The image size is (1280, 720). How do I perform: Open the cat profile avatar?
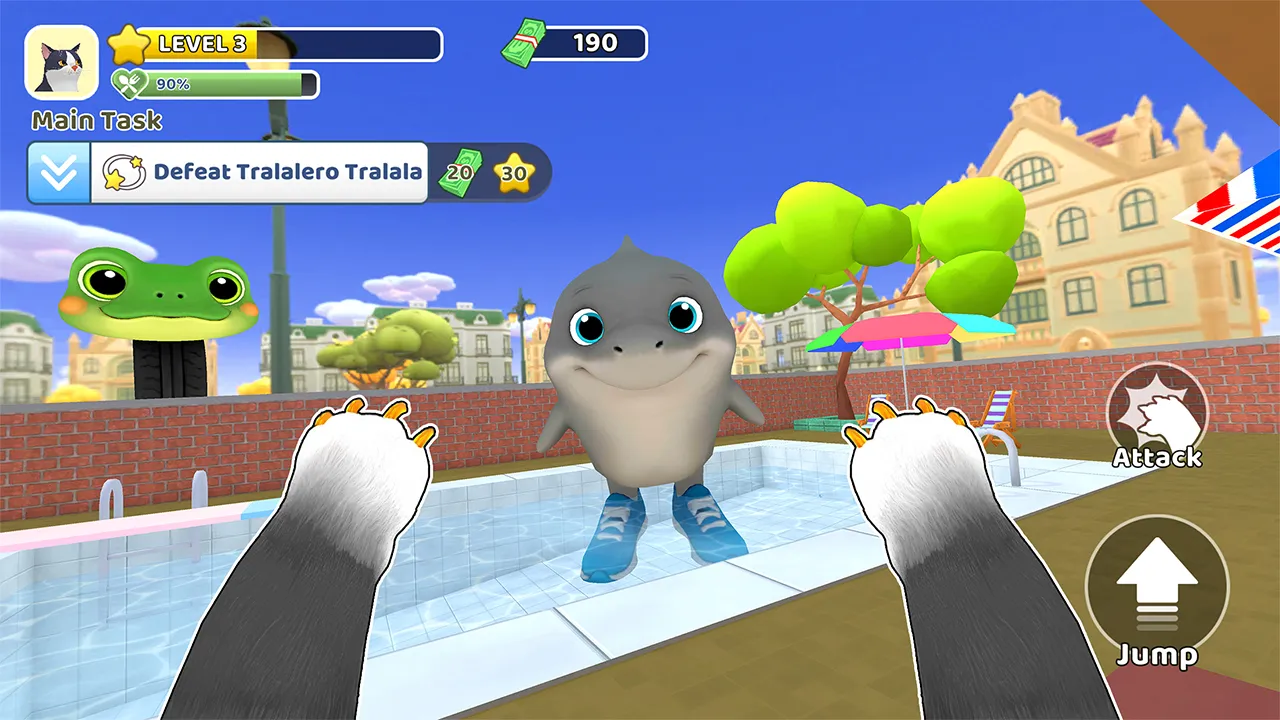[x=61, y=62]
